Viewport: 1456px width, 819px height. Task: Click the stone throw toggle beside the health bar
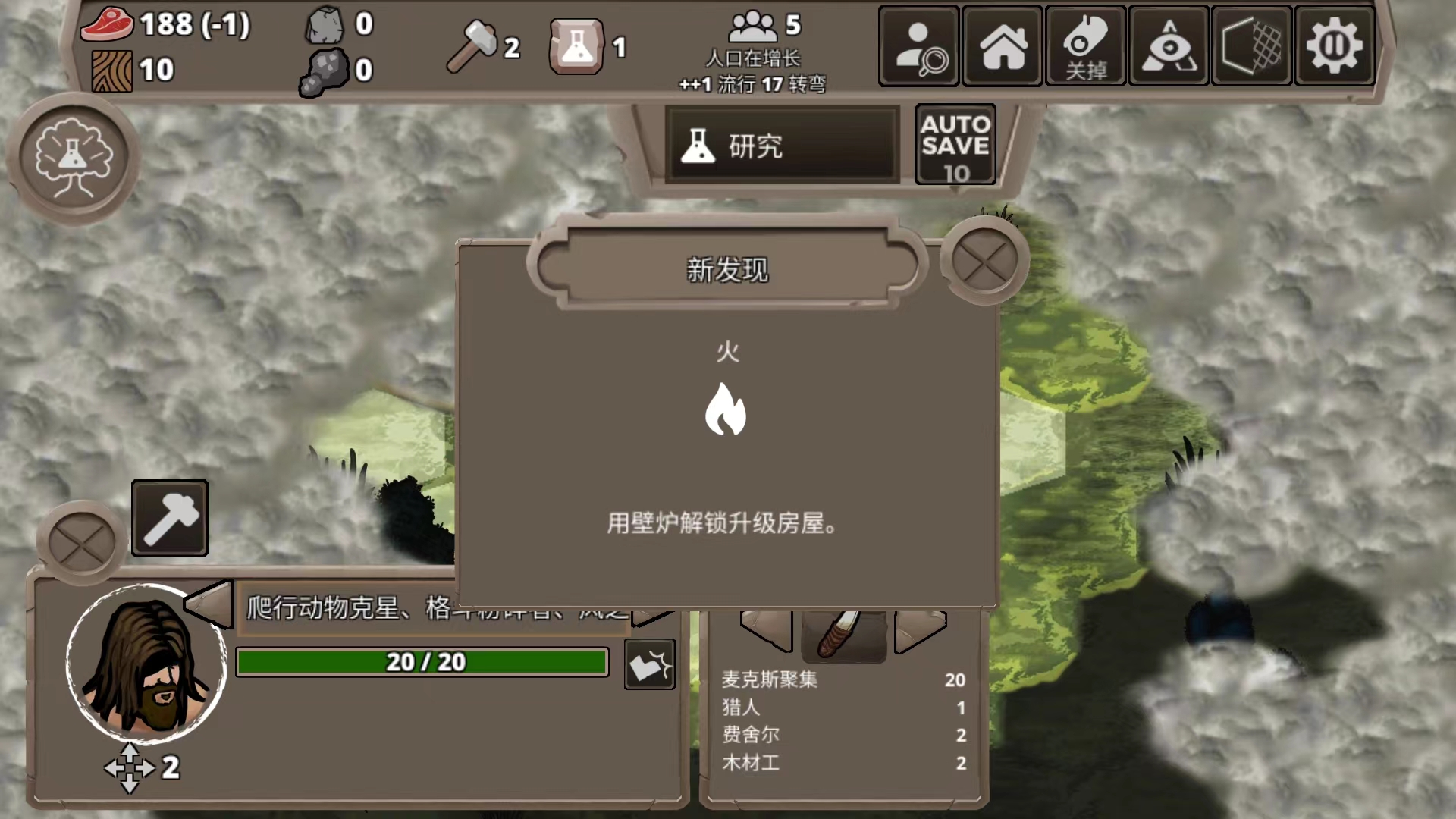pyautogui.click(x=648, y=664)
